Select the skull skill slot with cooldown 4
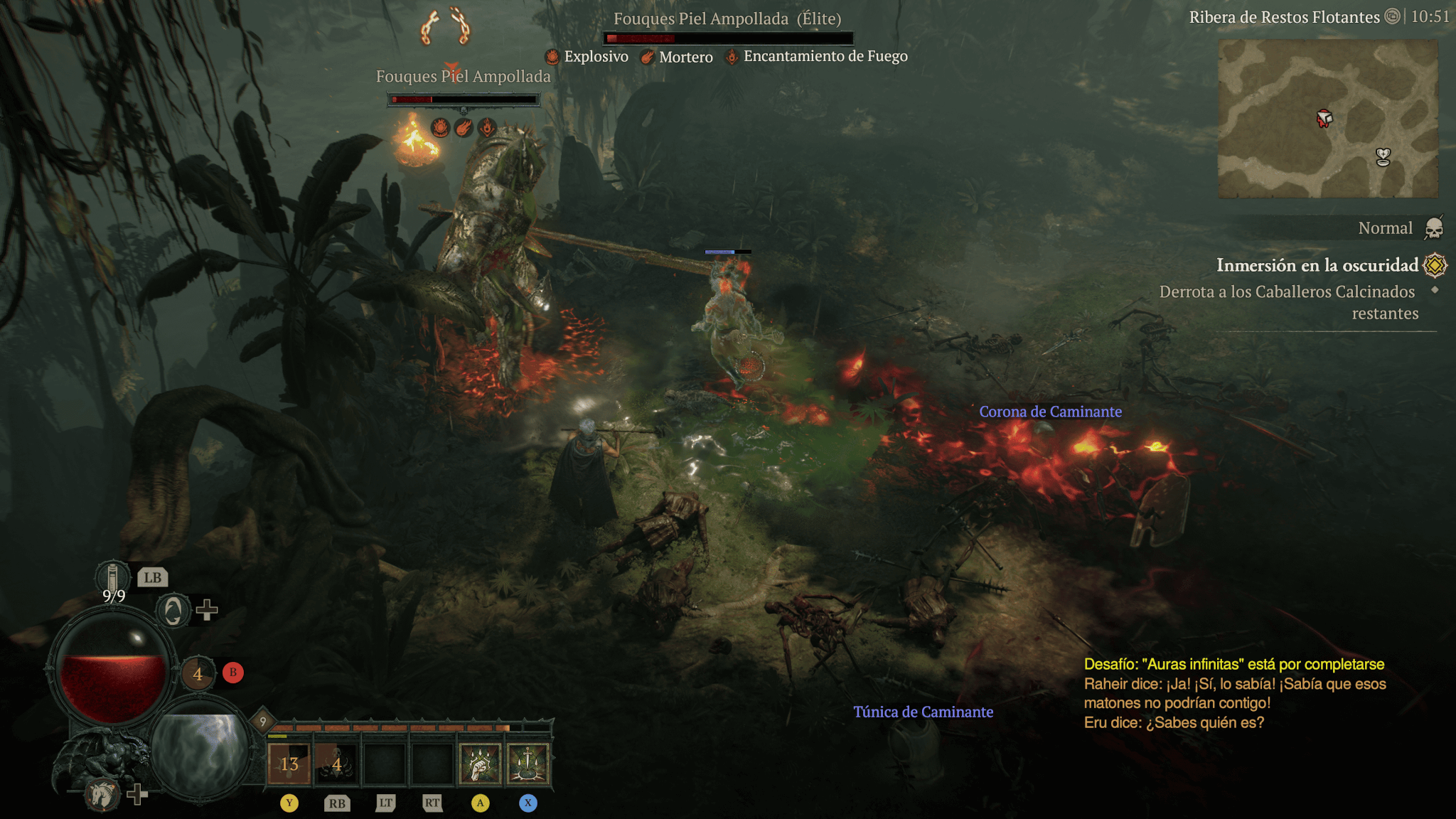The height and width of the screenshot is (819, 1456). 337,764
